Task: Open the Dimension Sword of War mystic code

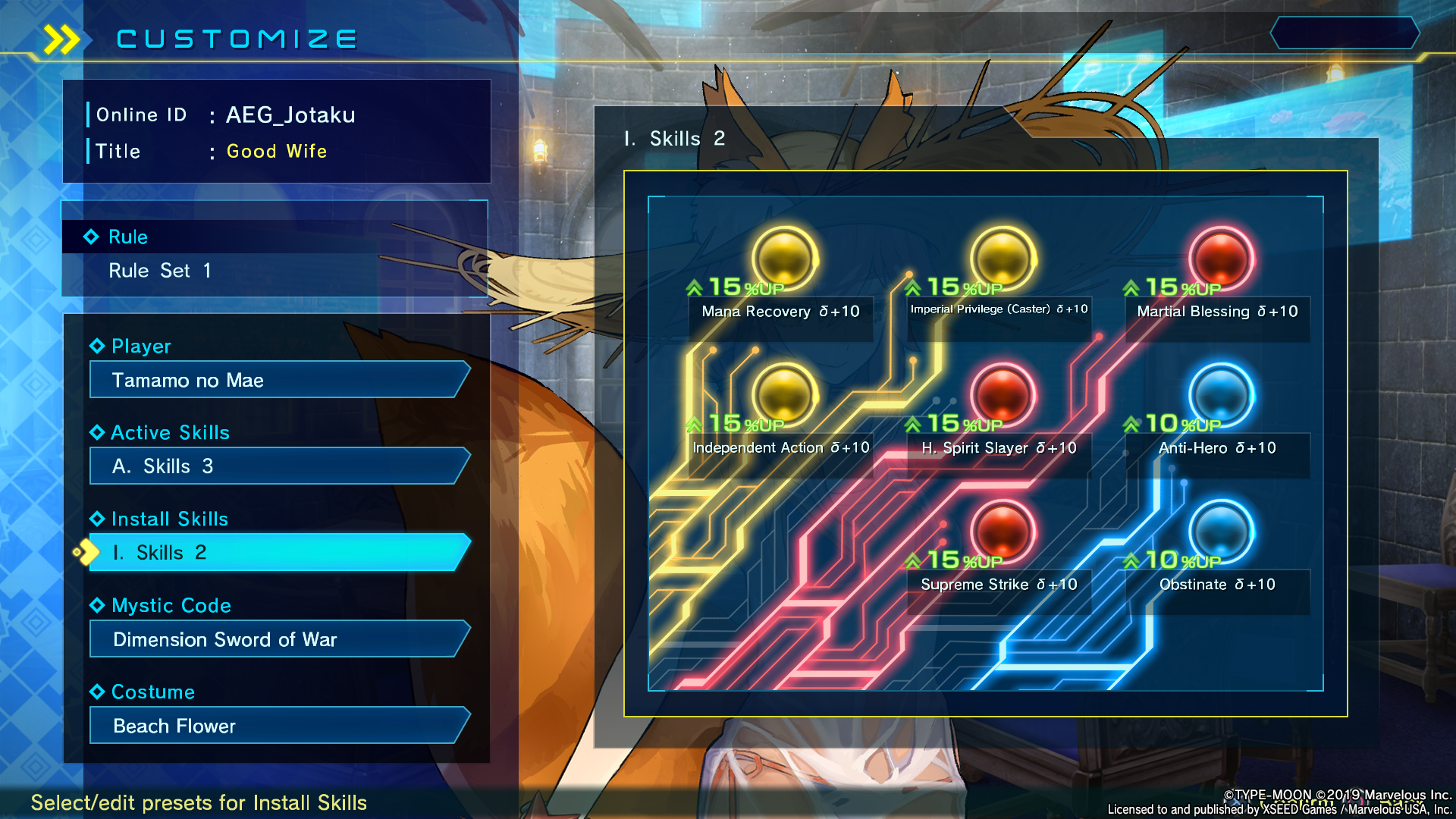Action: [278, 639]
